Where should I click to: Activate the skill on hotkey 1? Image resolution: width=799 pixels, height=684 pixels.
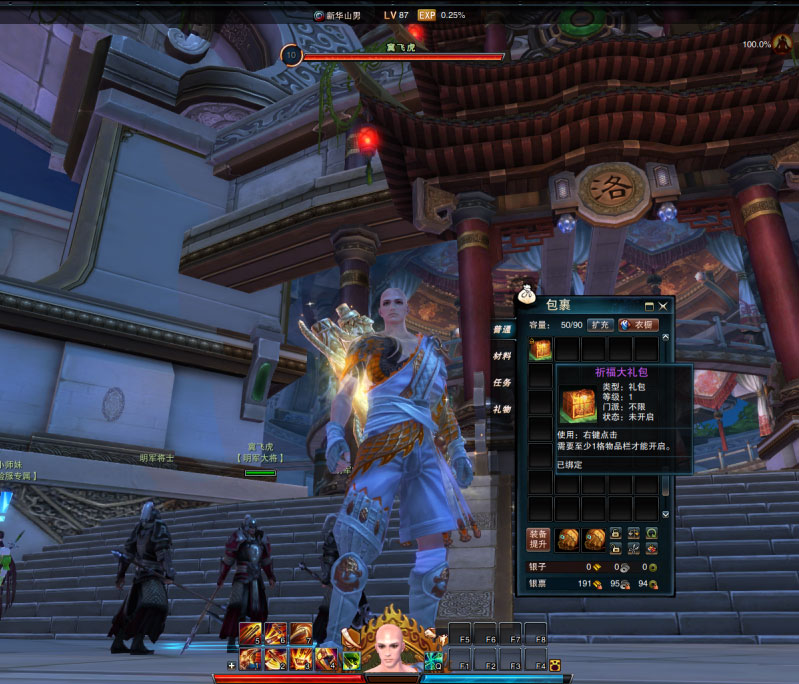[x=251, y=658]
